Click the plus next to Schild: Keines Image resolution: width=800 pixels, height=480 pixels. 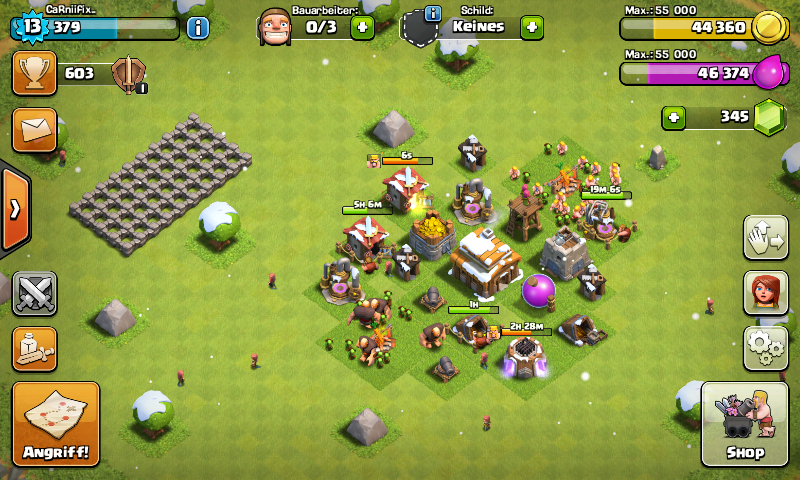[x=532, y=27]
